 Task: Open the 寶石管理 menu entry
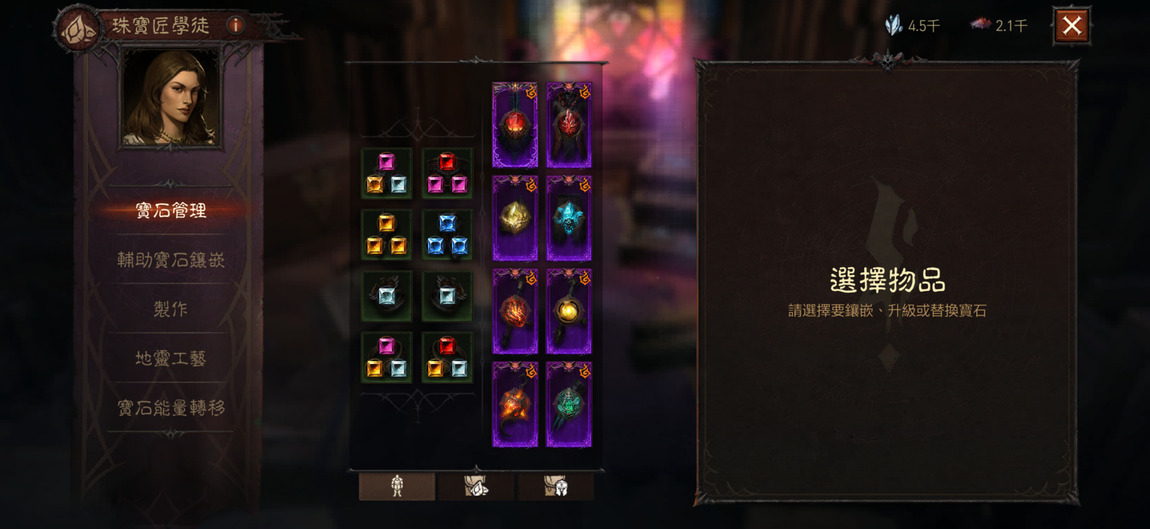171,211
